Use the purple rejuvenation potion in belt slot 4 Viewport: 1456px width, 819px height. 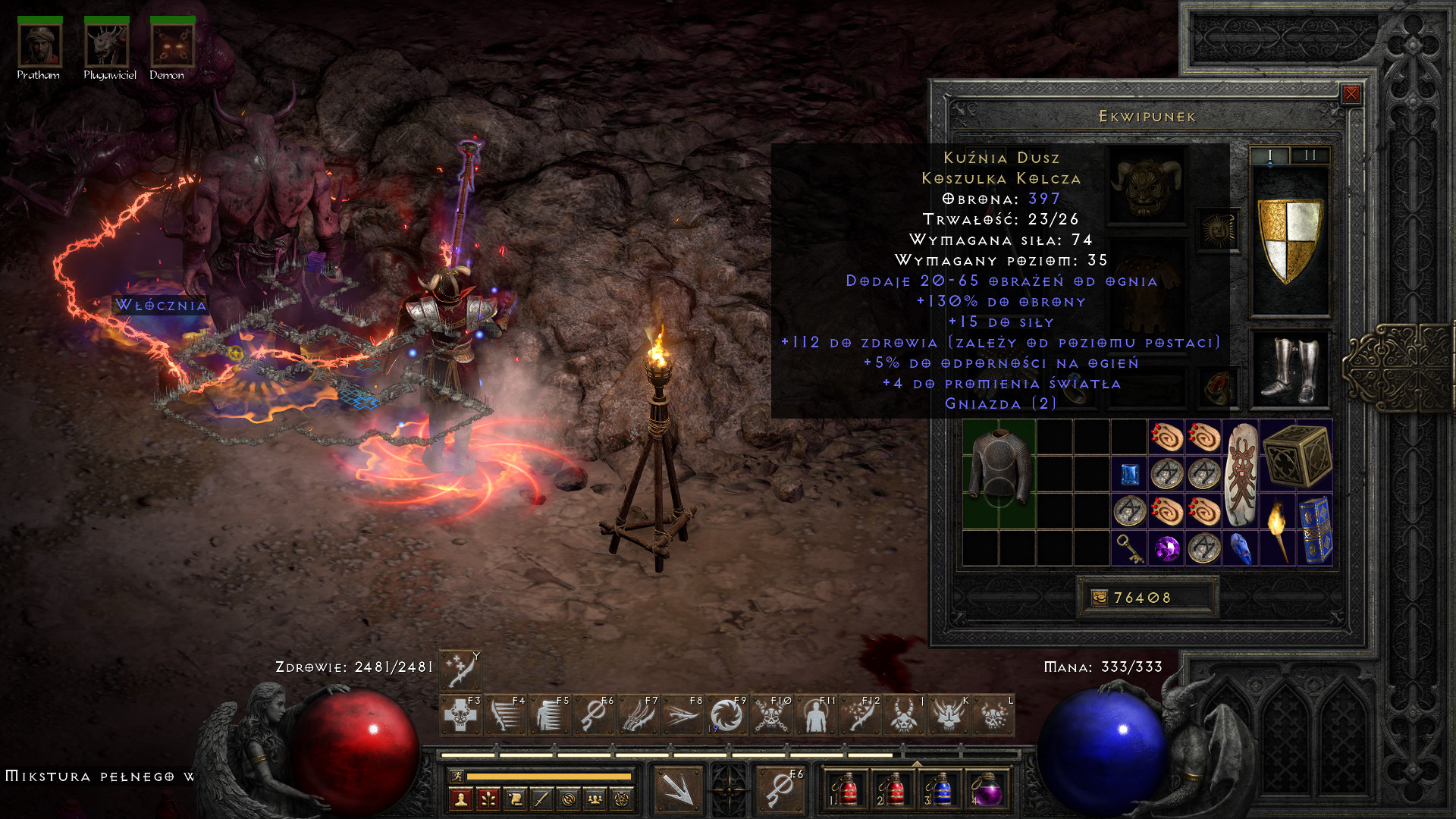[x=987, y=790]
